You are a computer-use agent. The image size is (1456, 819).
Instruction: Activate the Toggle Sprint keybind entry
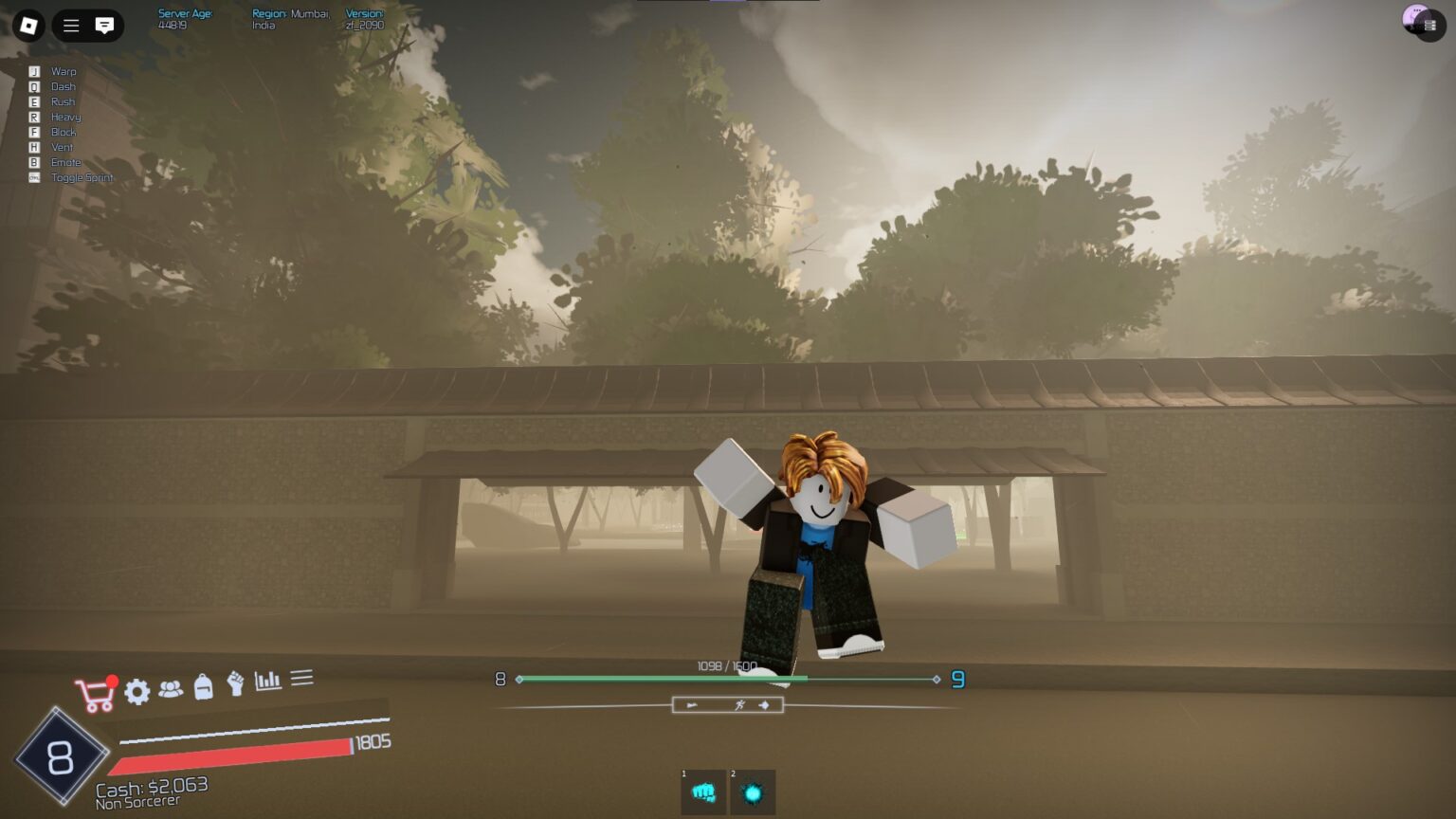82,177
